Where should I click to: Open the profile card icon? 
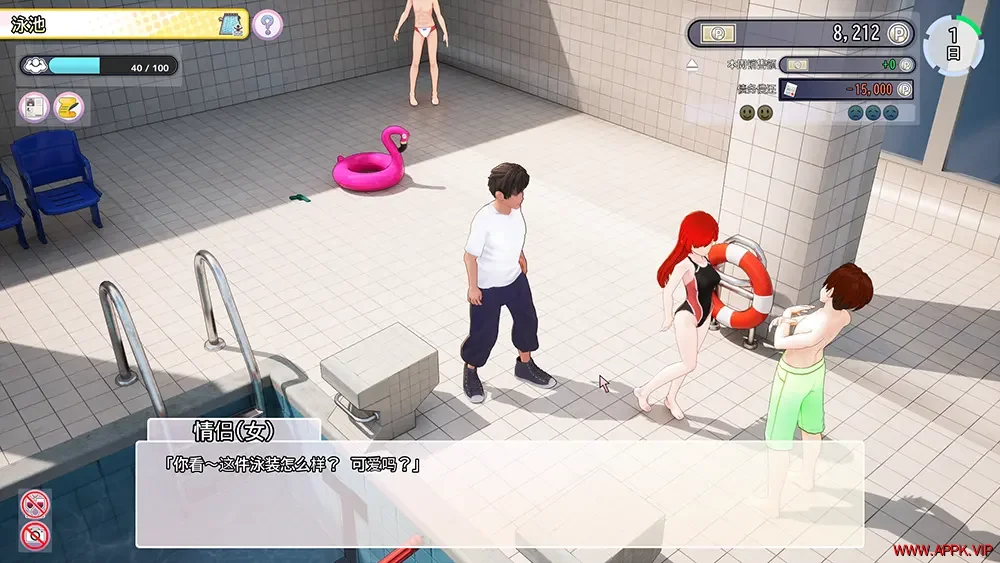click(x=33, y=105)
